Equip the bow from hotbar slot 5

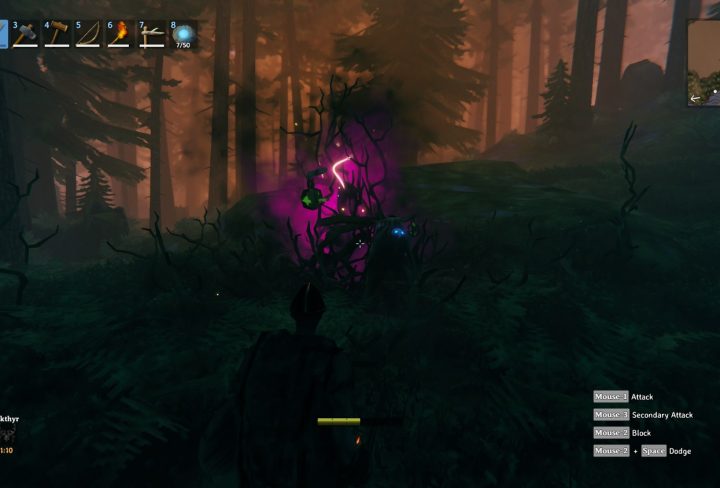click(x=89, y=34)
